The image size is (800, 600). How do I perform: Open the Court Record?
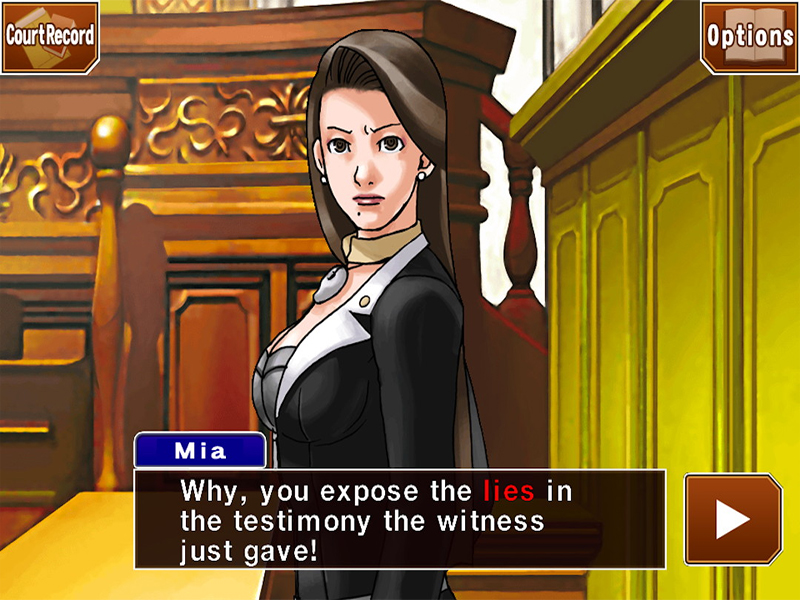50,36
